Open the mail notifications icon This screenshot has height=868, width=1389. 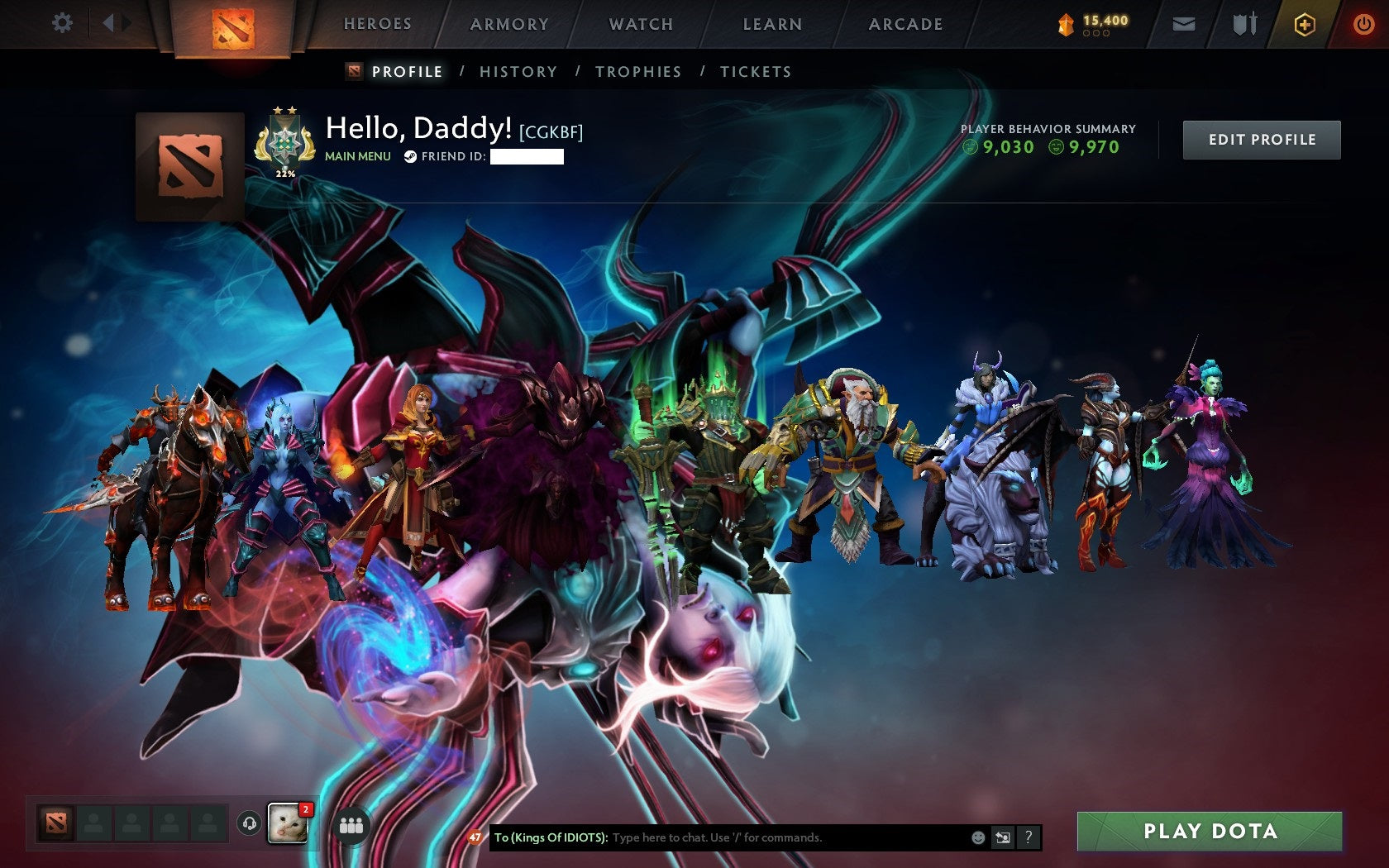pos(1184,24)
